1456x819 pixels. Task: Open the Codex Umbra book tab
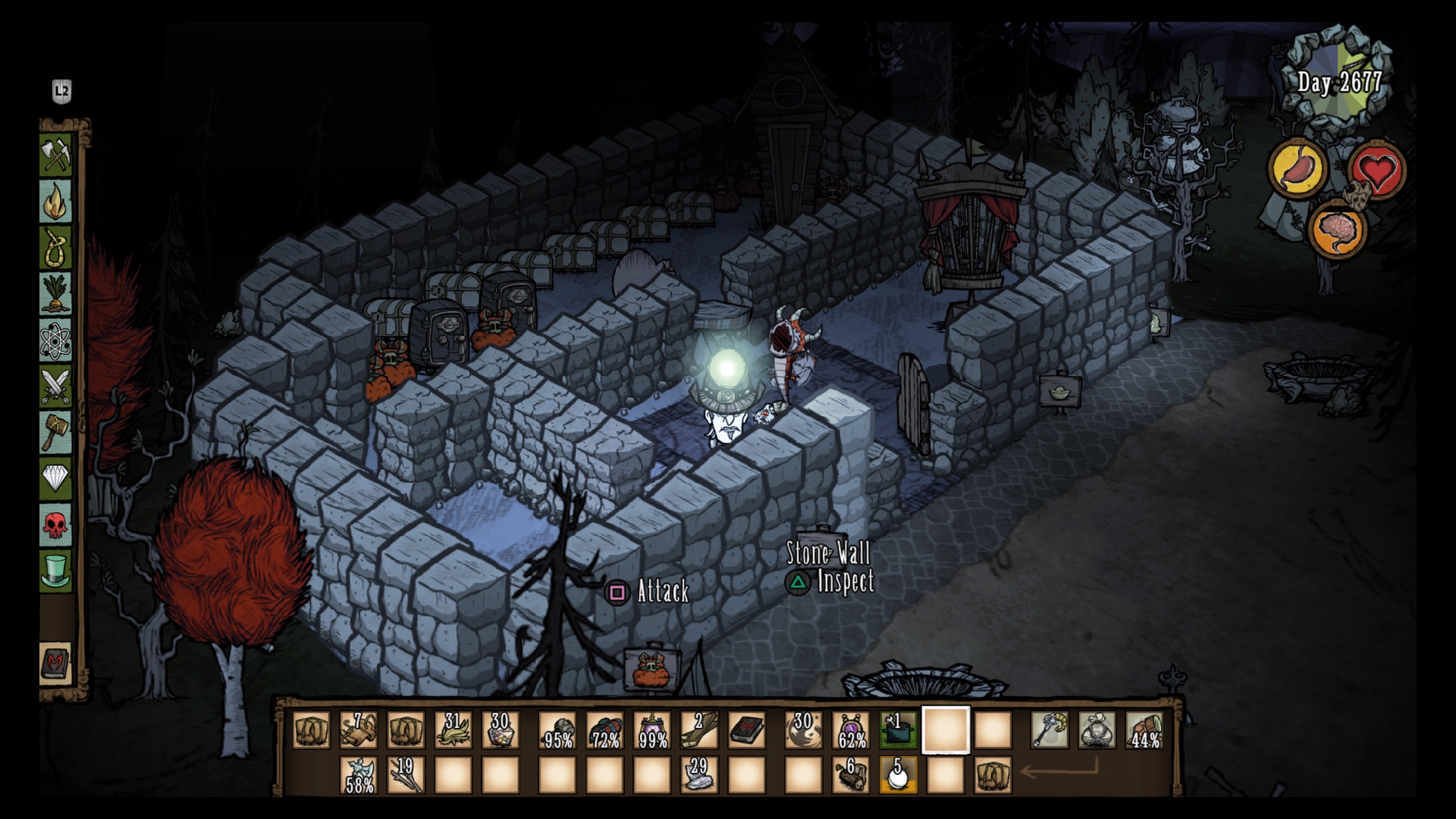click(x=56, y=664)
